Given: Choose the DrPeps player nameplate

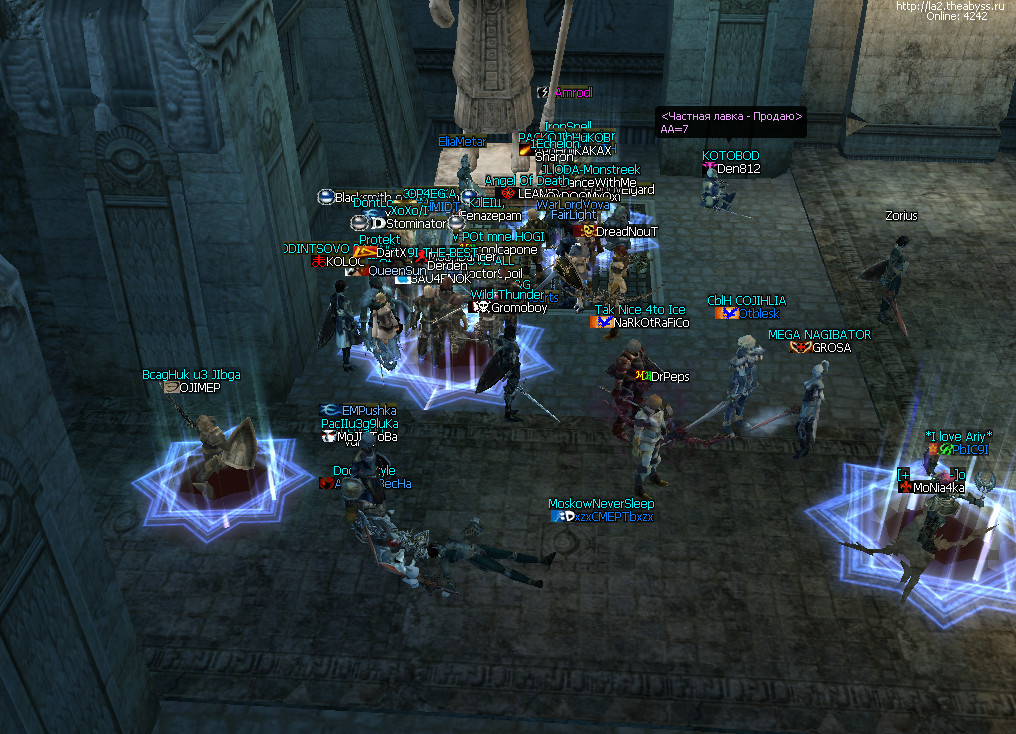Looking at the screenshot, I should point(669,377).
